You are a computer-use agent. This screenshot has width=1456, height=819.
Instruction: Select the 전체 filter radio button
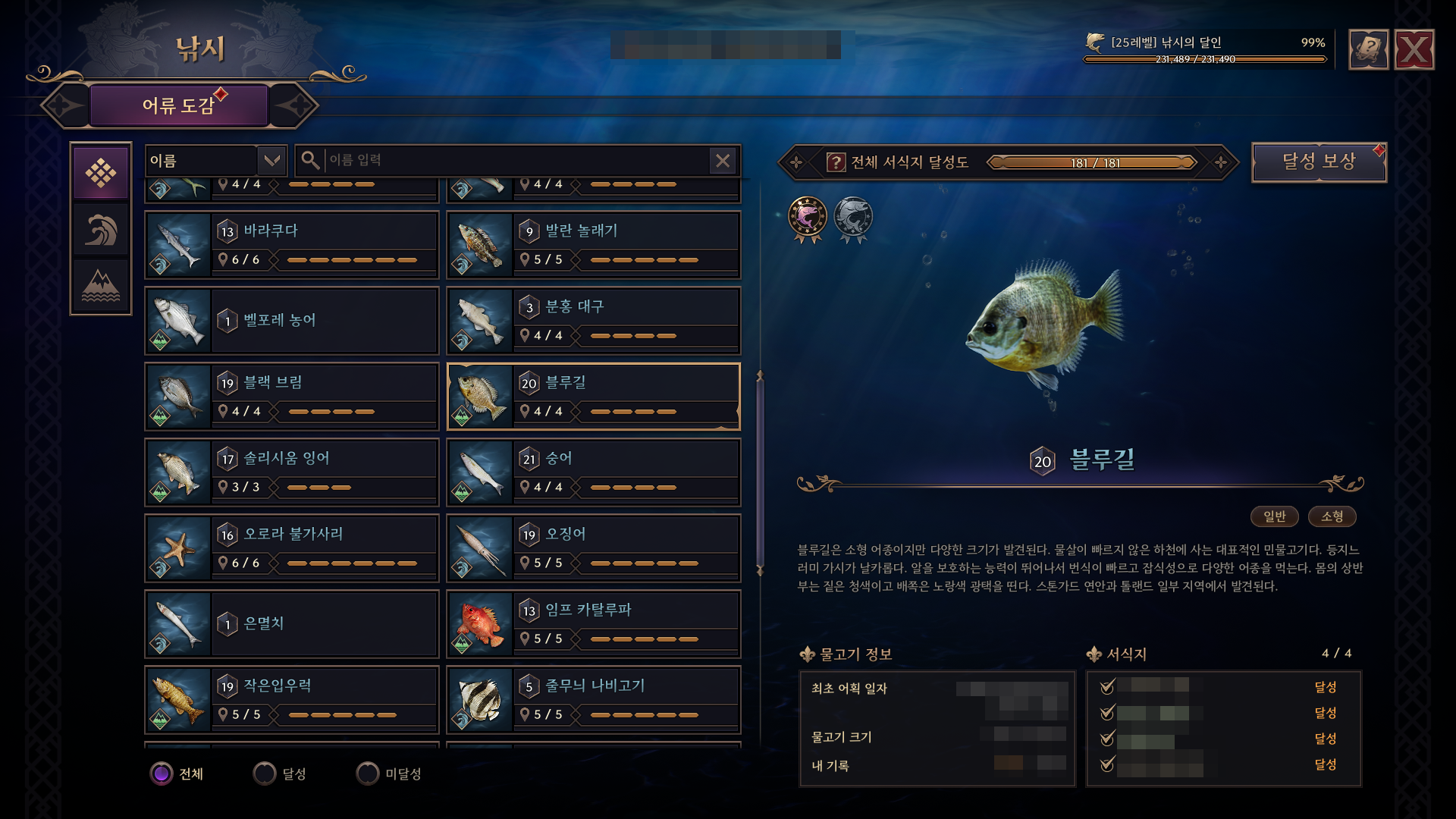pos(162,773)
